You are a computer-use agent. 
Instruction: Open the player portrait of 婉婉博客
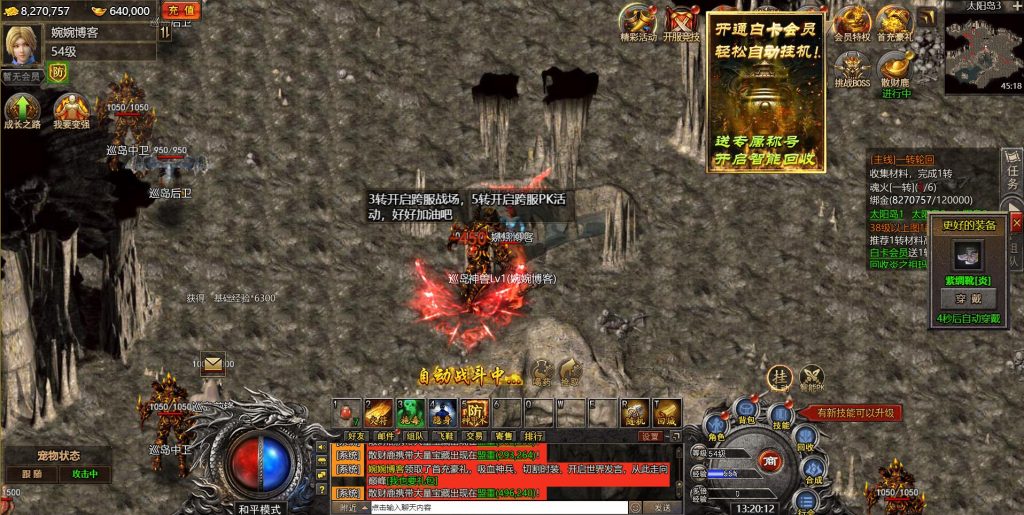pyautogui.click(x=21, y=45)
